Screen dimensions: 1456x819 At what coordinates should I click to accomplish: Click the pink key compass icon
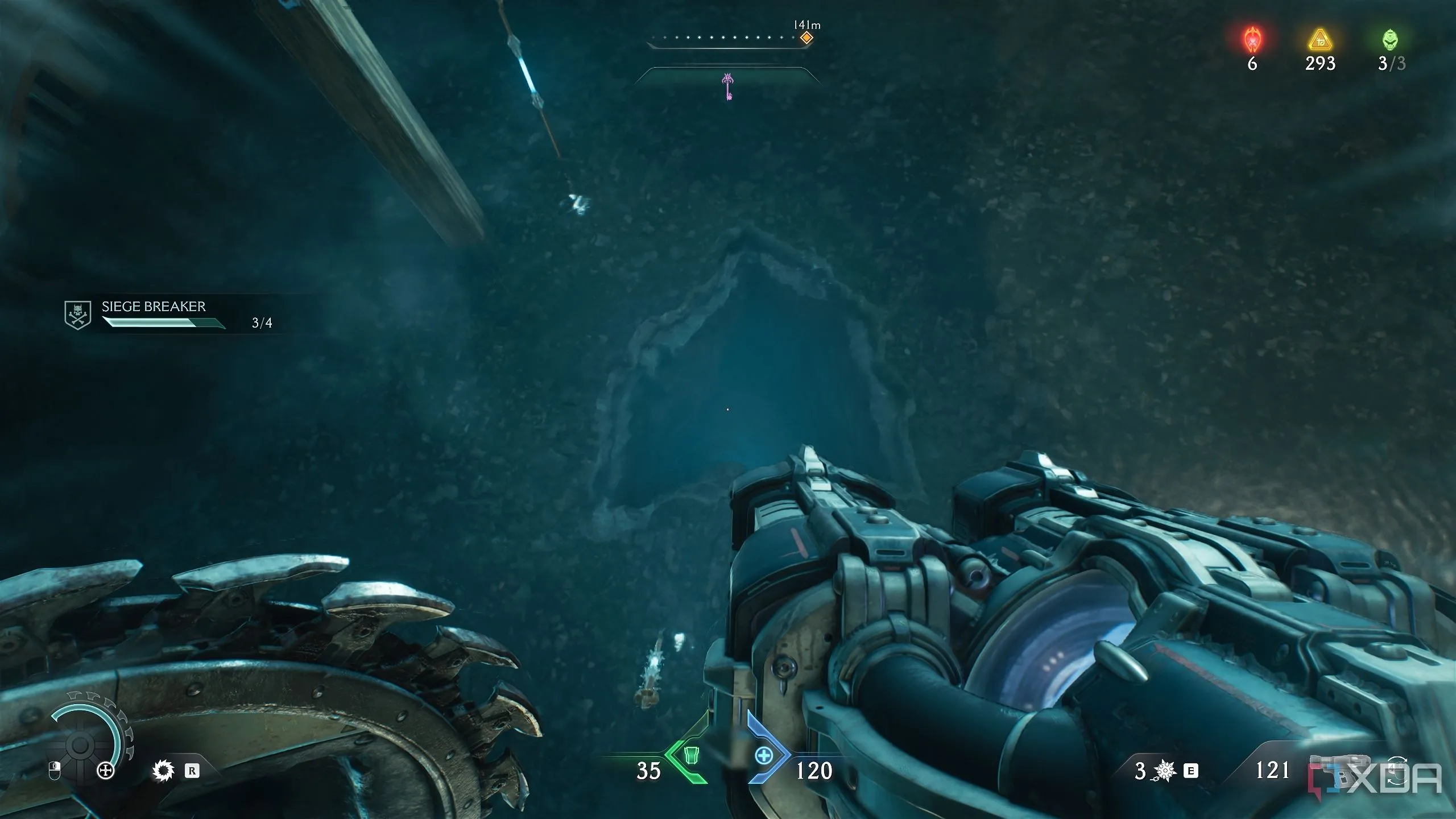727,86
